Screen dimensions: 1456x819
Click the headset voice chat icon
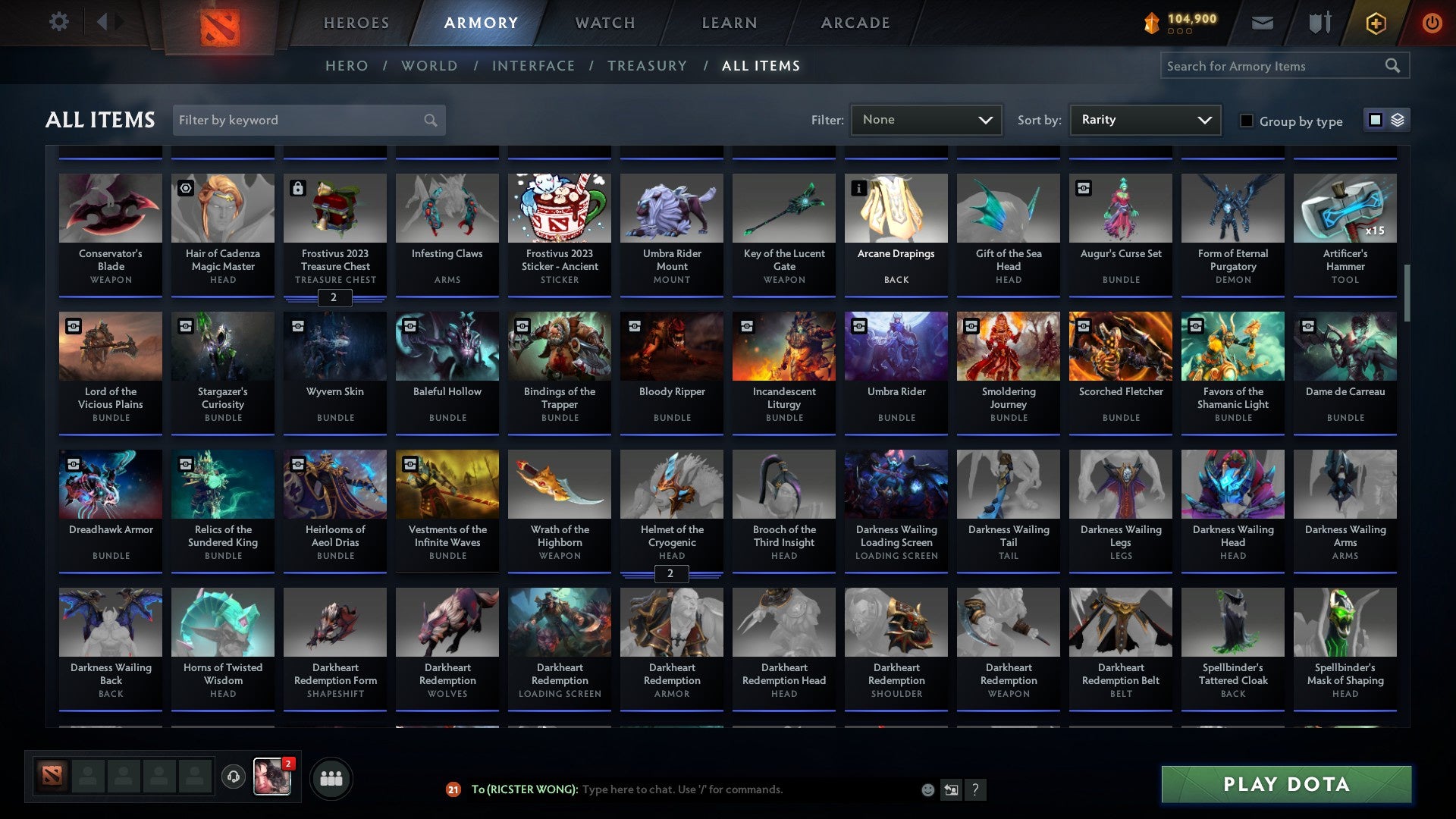point(234,777)
